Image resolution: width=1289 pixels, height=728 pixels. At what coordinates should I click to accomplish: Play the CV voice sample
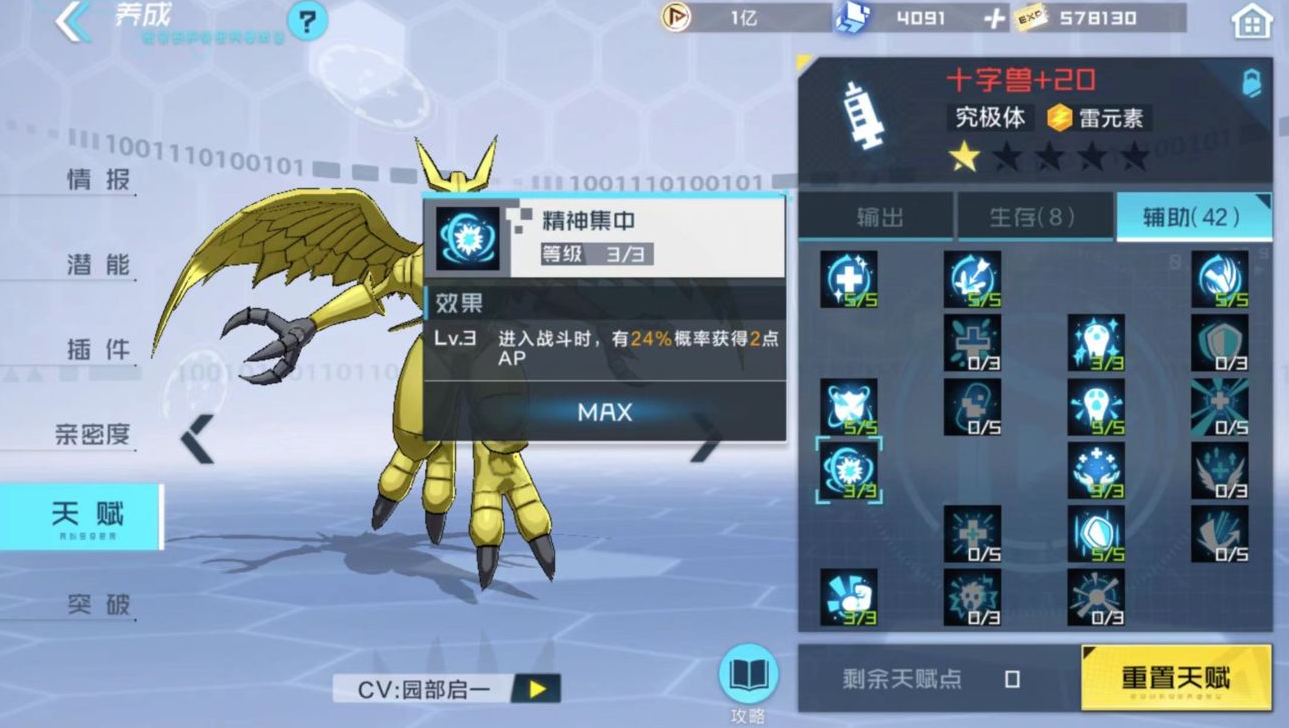[x=533, y=690]
